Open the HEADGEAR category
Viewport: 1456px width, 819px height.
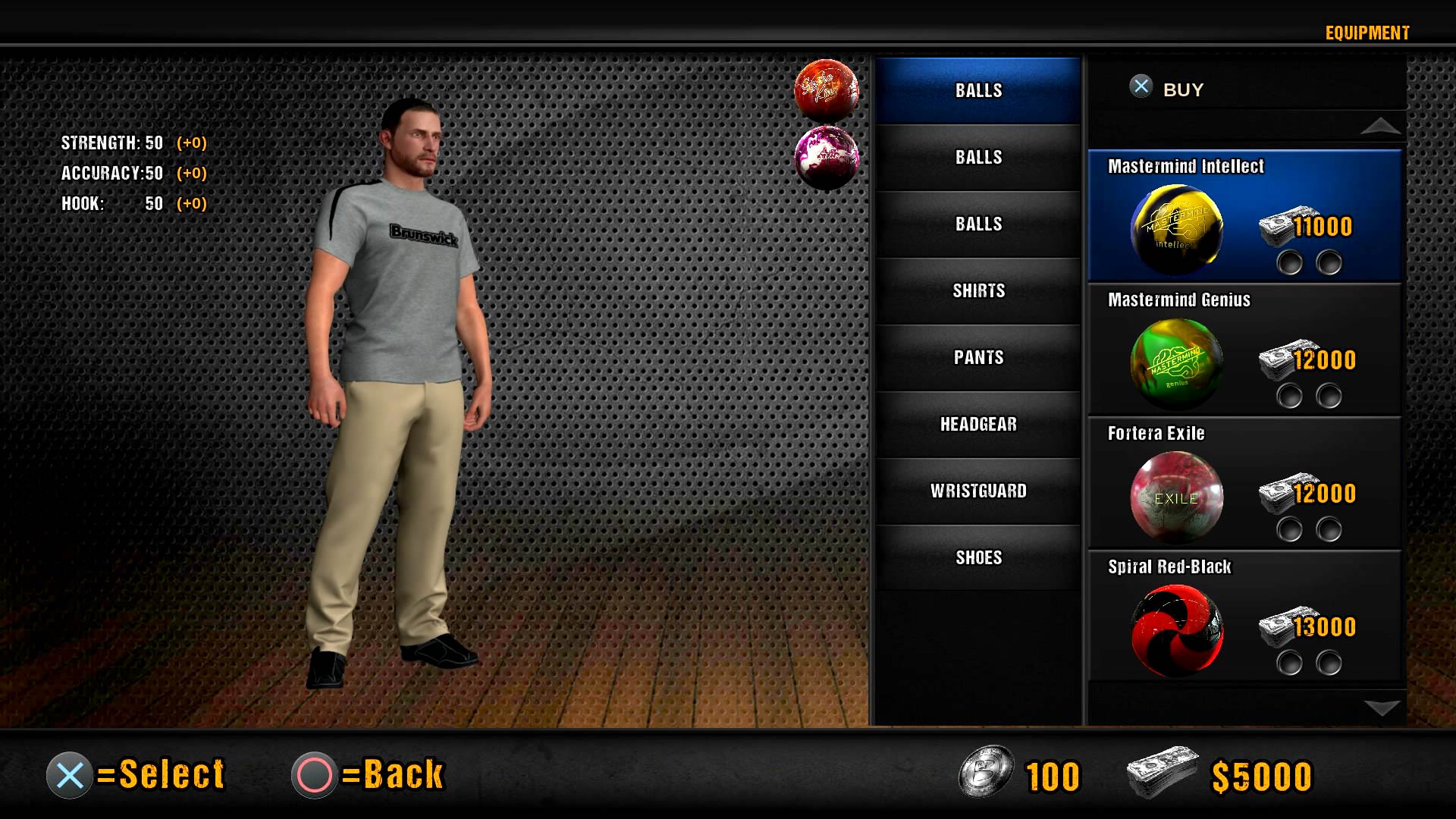click(x=978, y=424)
